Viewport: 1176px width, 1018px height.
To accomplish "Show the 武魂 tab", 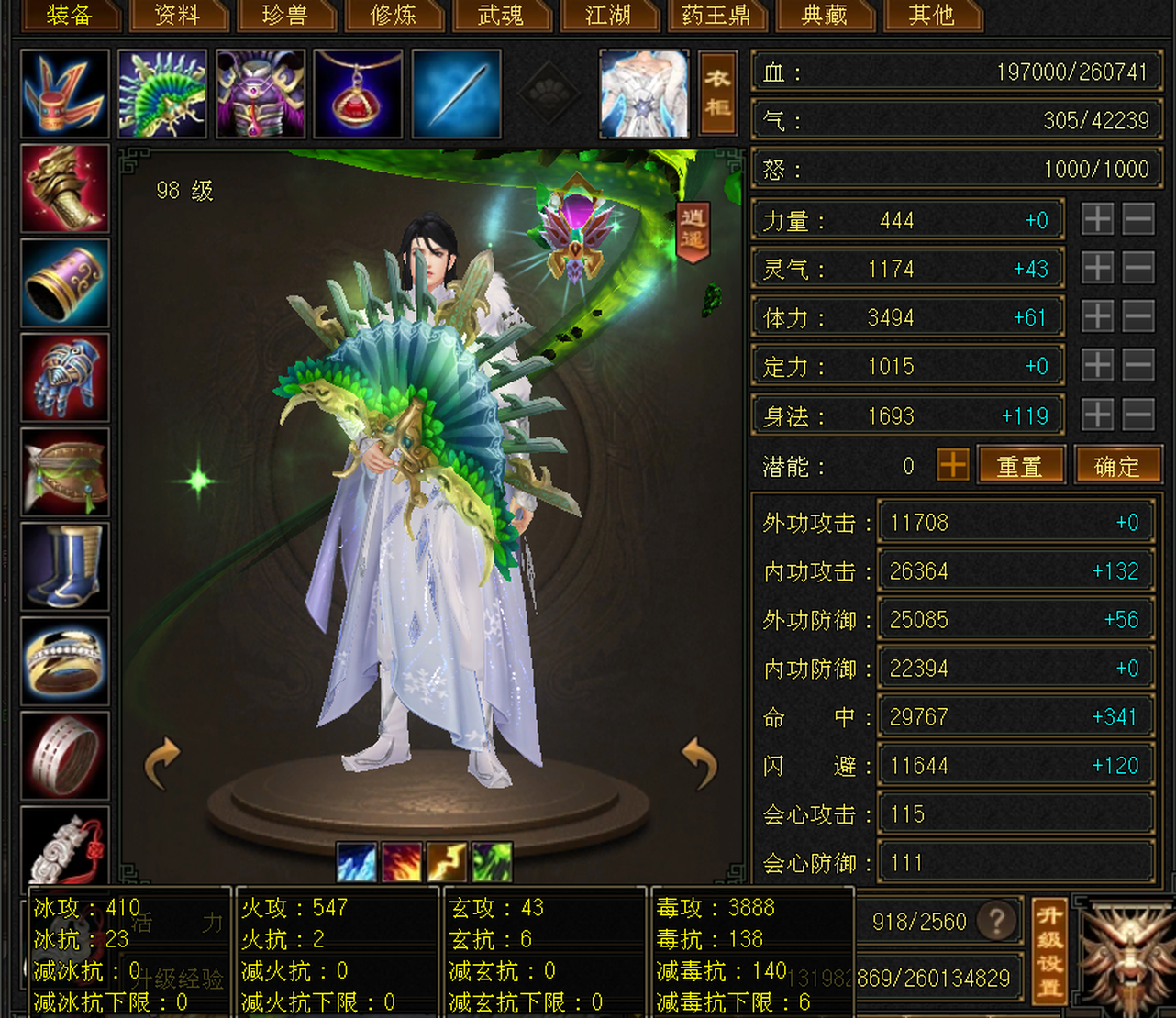I will [501, 16].
